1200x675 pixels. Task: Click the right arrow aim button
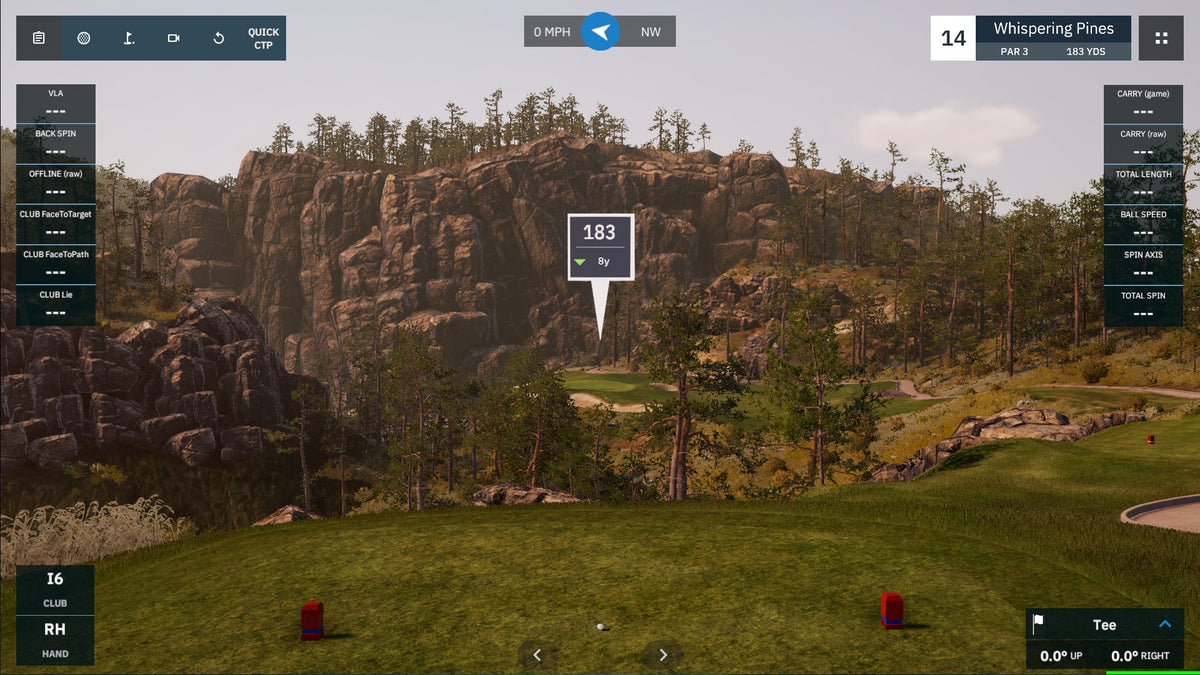click(x=663, y=655)
